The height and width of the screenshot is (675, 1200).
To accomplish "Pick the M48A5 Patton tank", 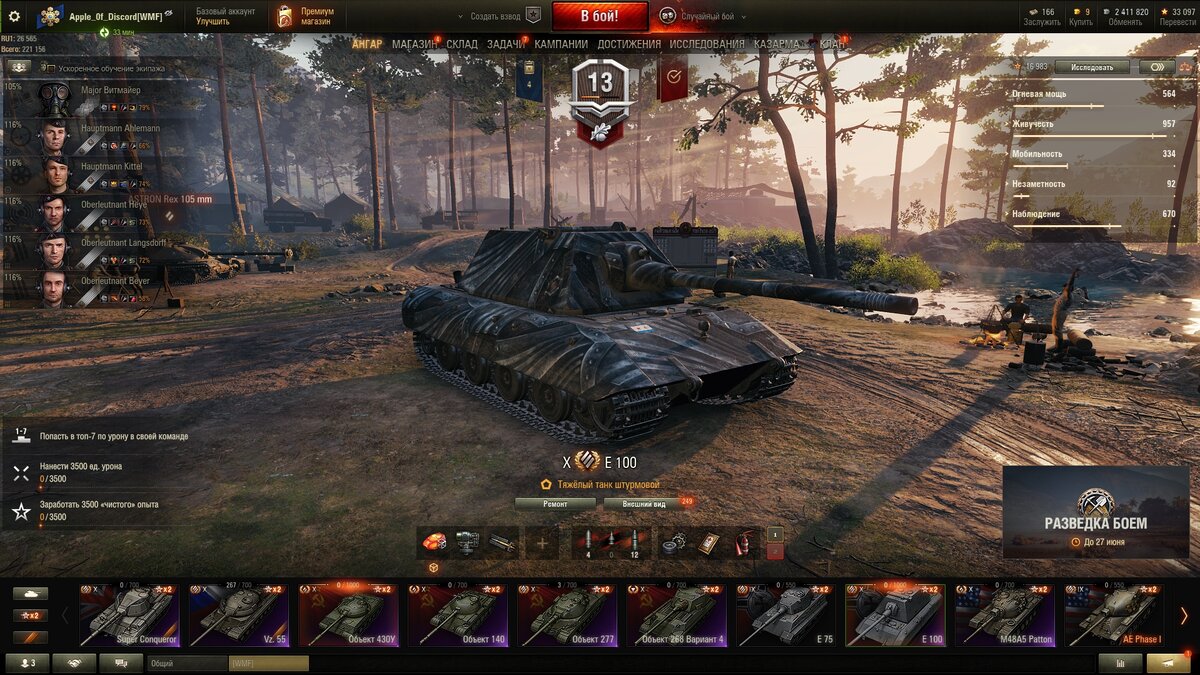I will (x=1004, y=616).
